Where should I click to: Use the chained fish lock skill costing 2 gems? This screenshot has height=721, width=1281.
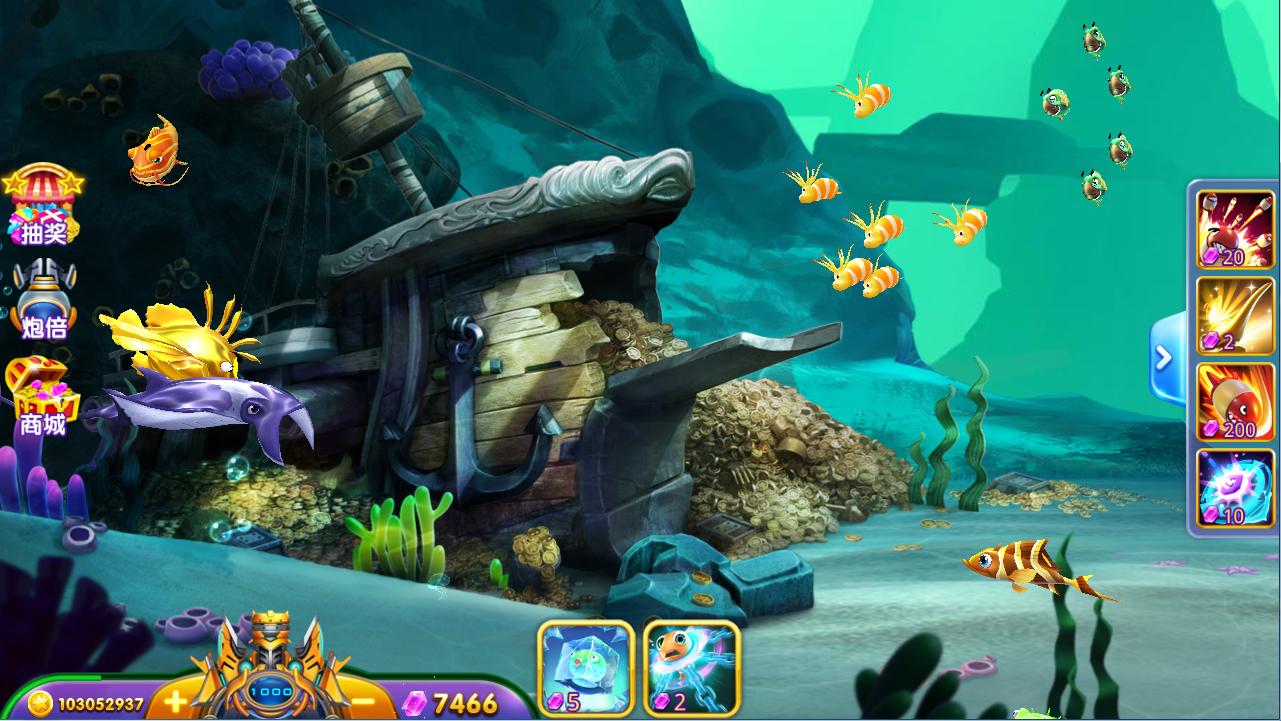point(691,668)
